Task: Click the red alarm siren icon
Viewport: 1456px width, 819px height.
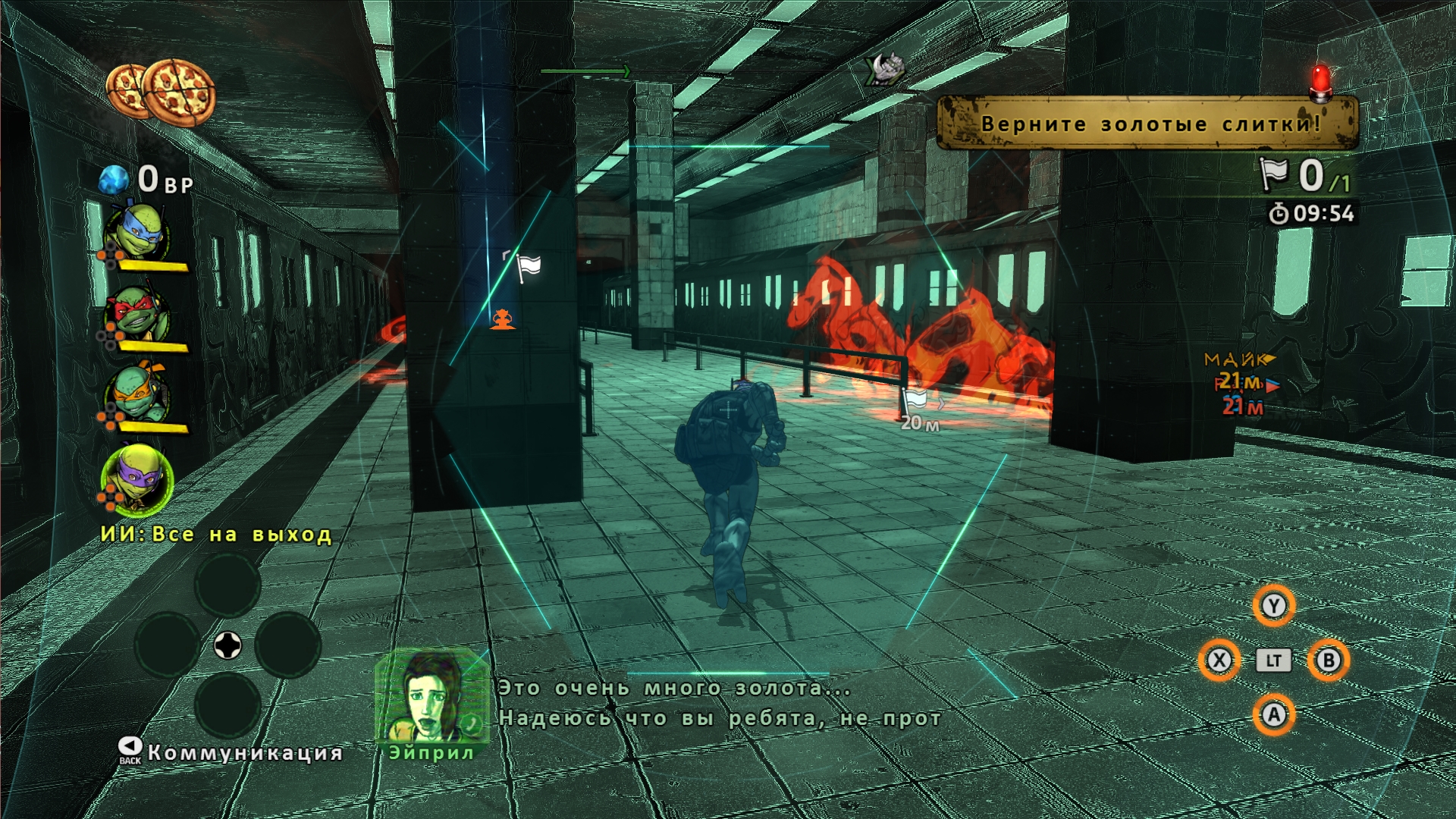Action: (x=1321, y=83)
